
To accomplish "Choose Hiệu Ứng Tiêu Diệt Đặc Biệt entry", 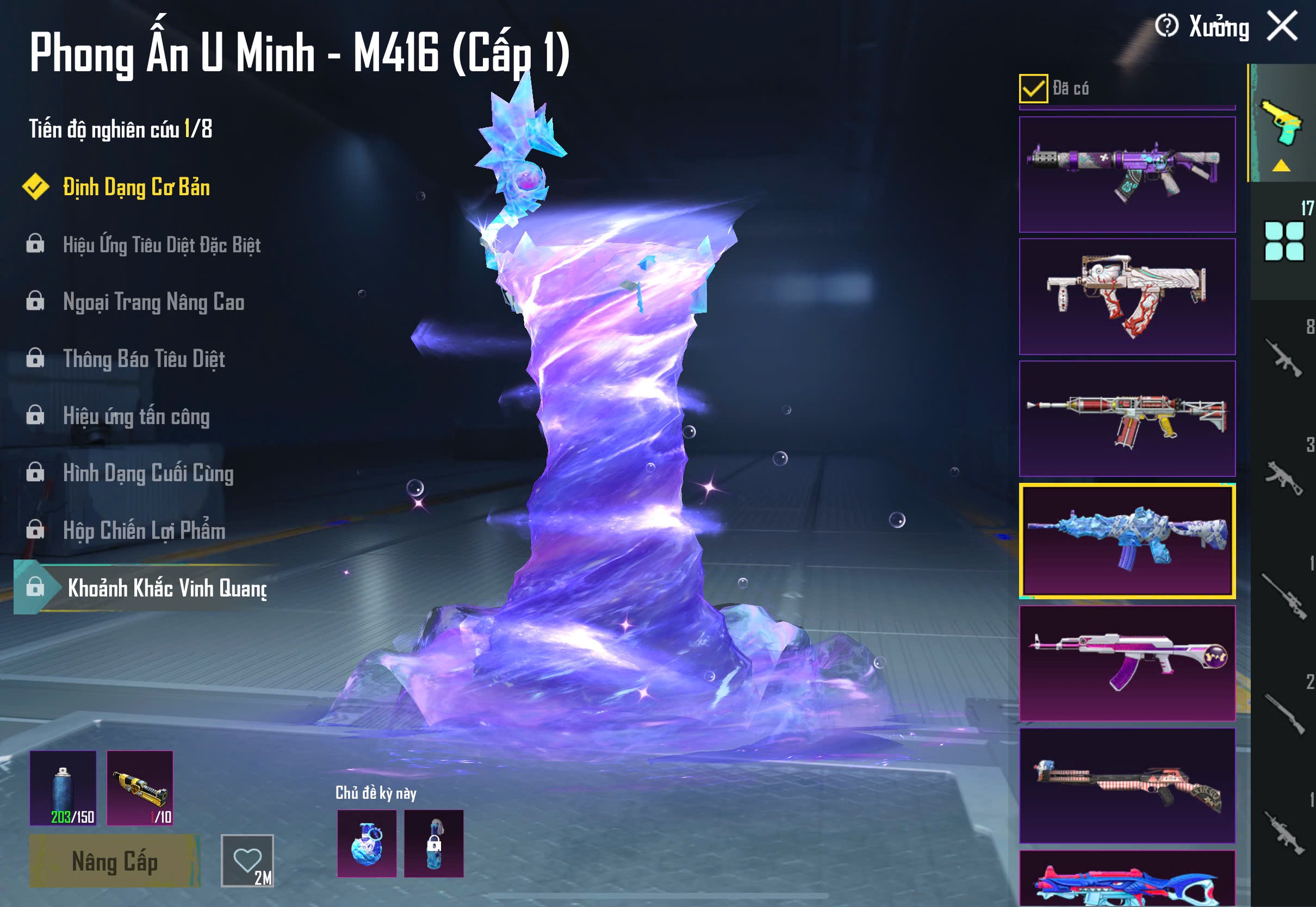I will tap(162, 245).
